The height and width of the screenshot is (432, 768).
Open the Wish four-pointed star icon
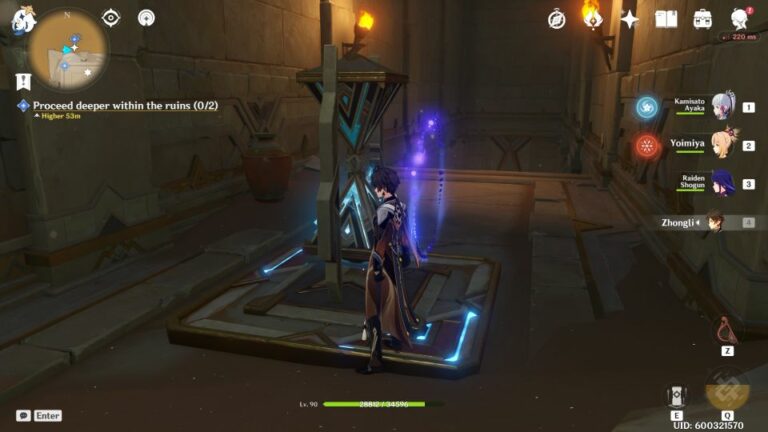629,19
